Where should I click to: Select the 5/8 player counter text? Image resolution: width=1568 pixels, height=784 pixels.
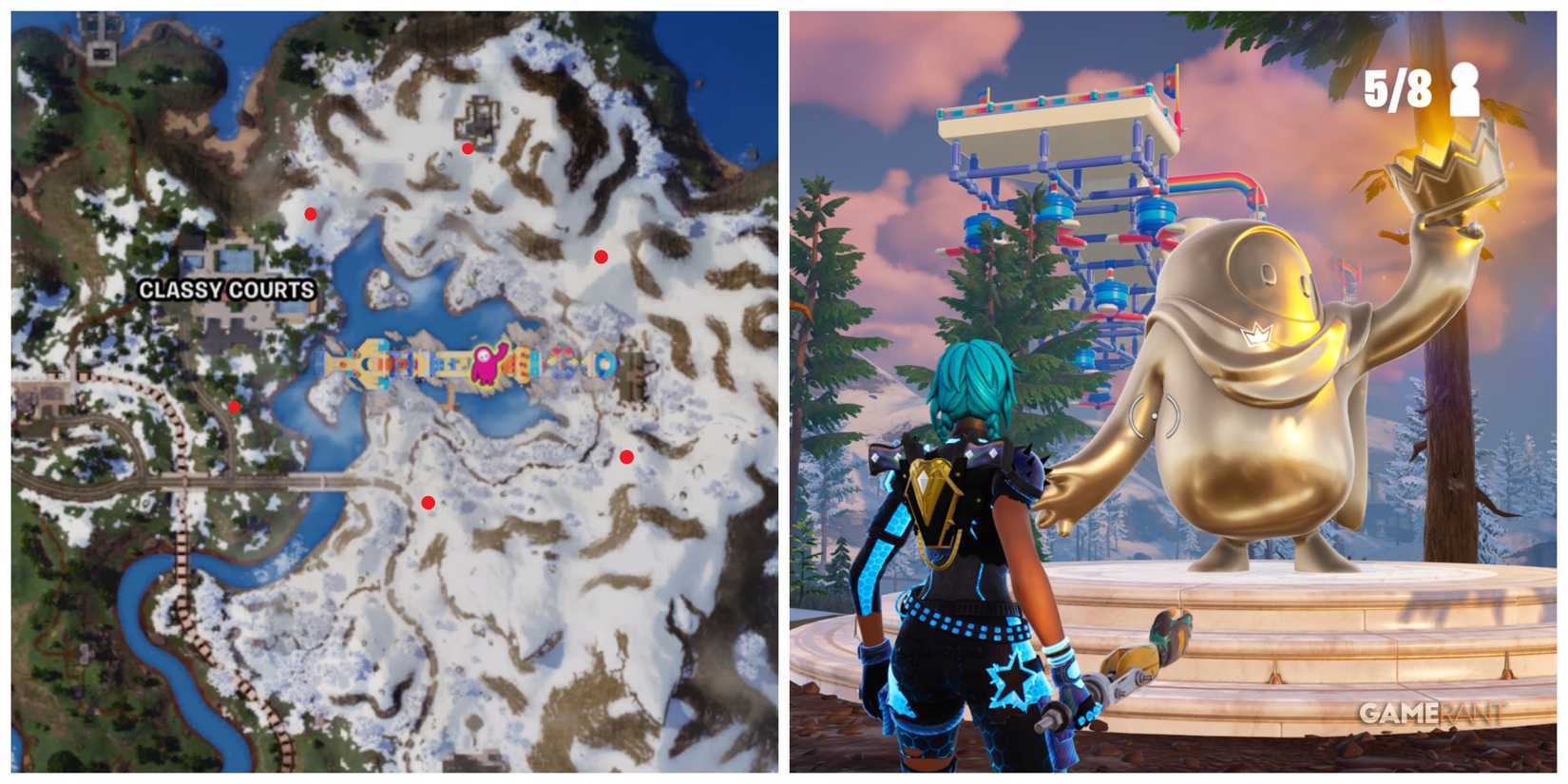pyautogui.click(x=1397, y=87)
